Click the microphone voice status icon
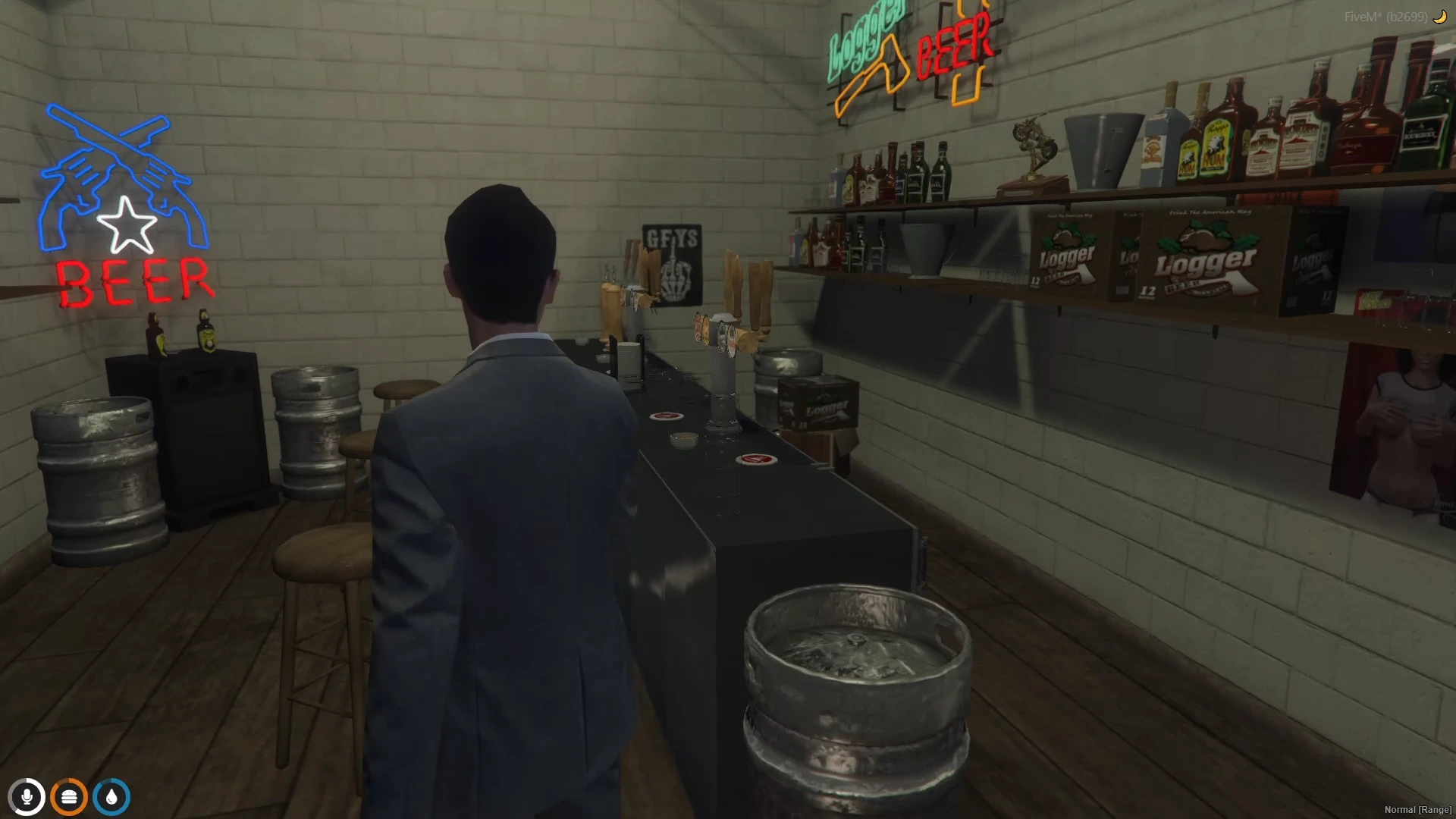 point(27,797)
